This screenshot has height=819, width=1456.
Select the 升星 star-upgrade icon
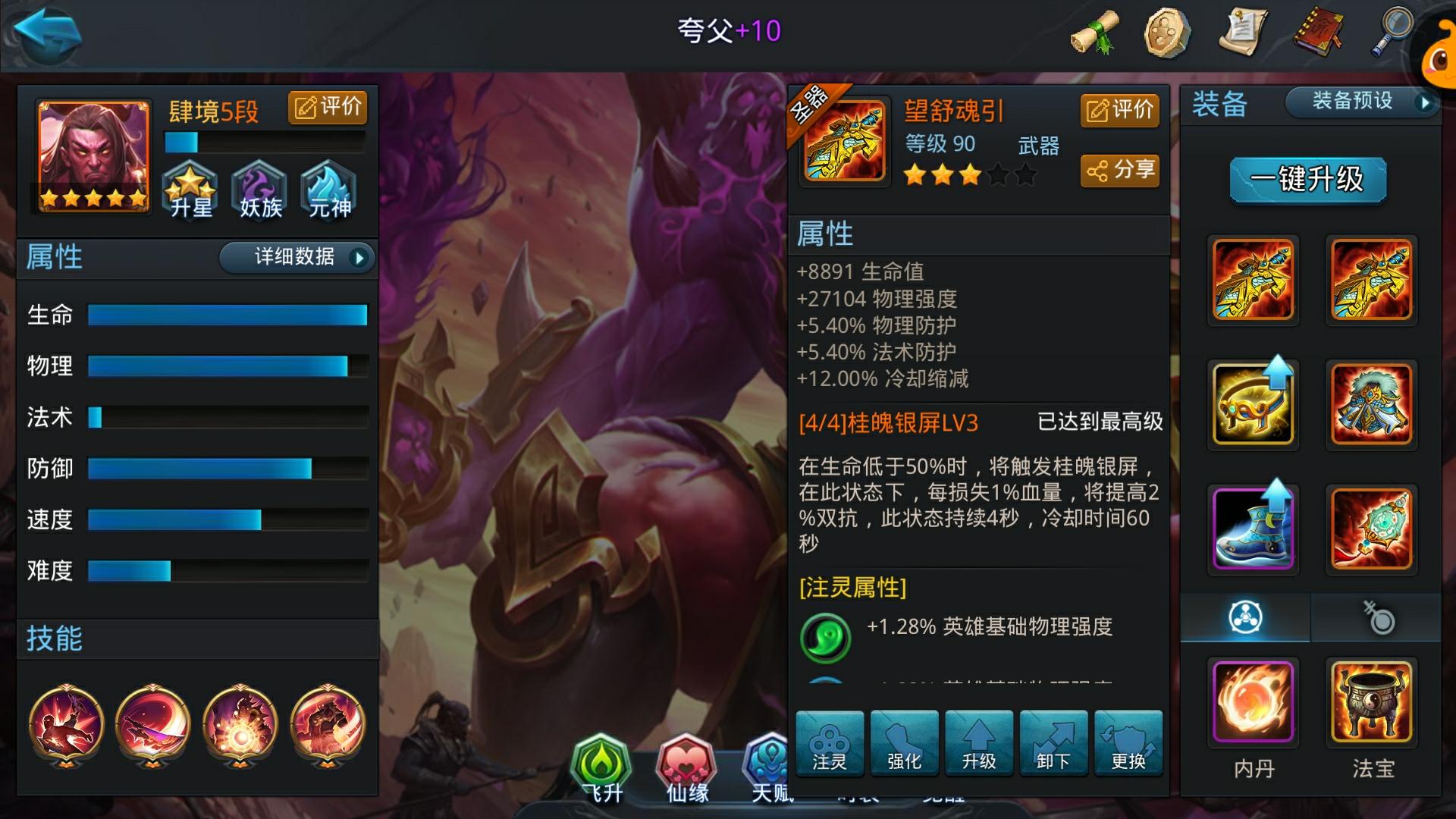coord(190,190)
